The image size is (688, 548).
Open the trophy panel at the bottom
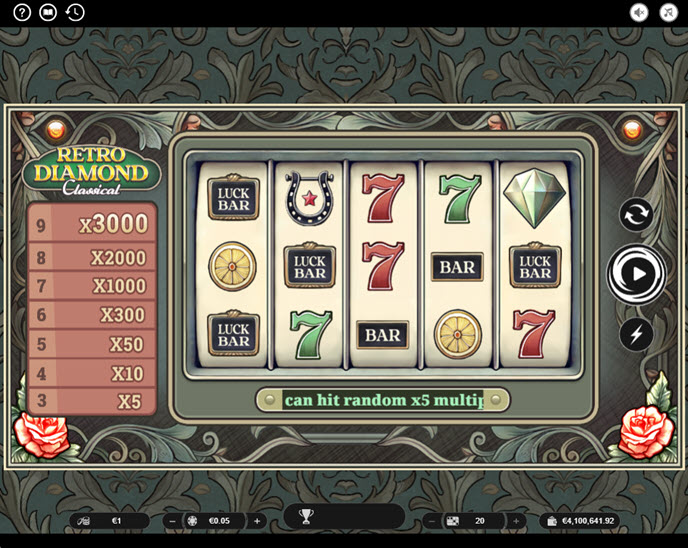tap(306, 517)
